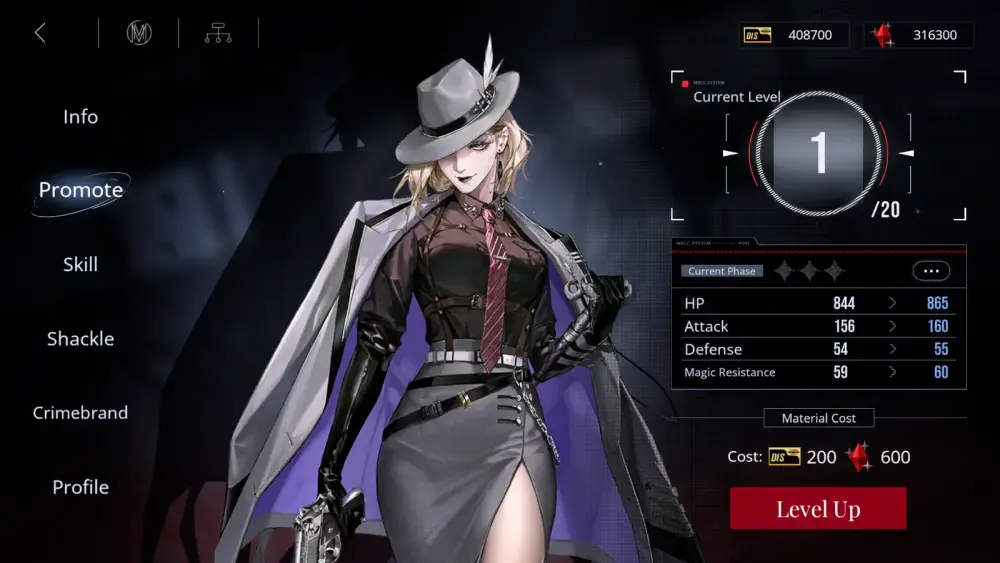
Task: Open the Skill tab
Action: (80, 265)
